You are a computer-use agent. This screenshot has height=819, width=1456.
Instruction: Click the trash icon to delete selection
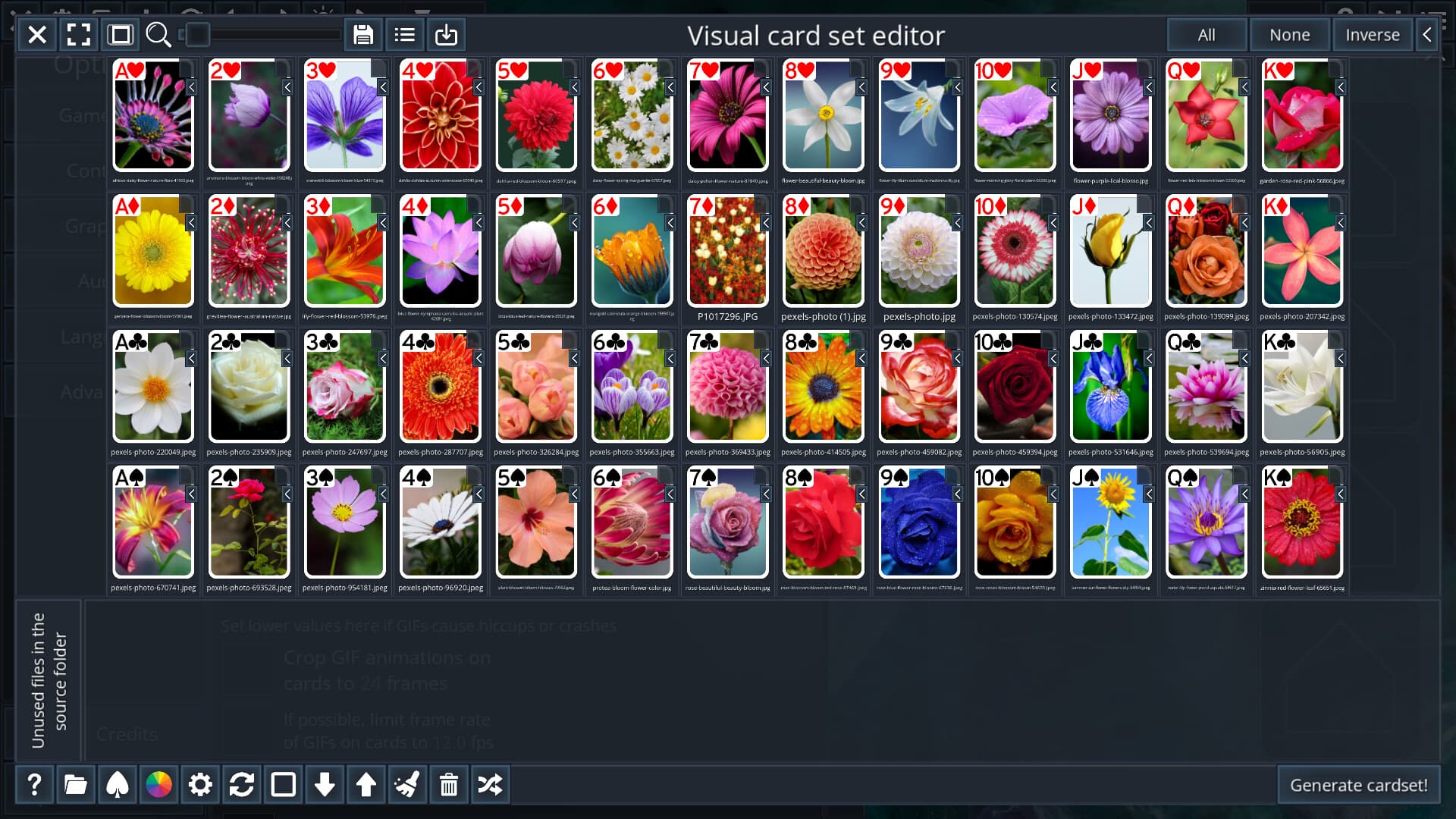[449, 785]
